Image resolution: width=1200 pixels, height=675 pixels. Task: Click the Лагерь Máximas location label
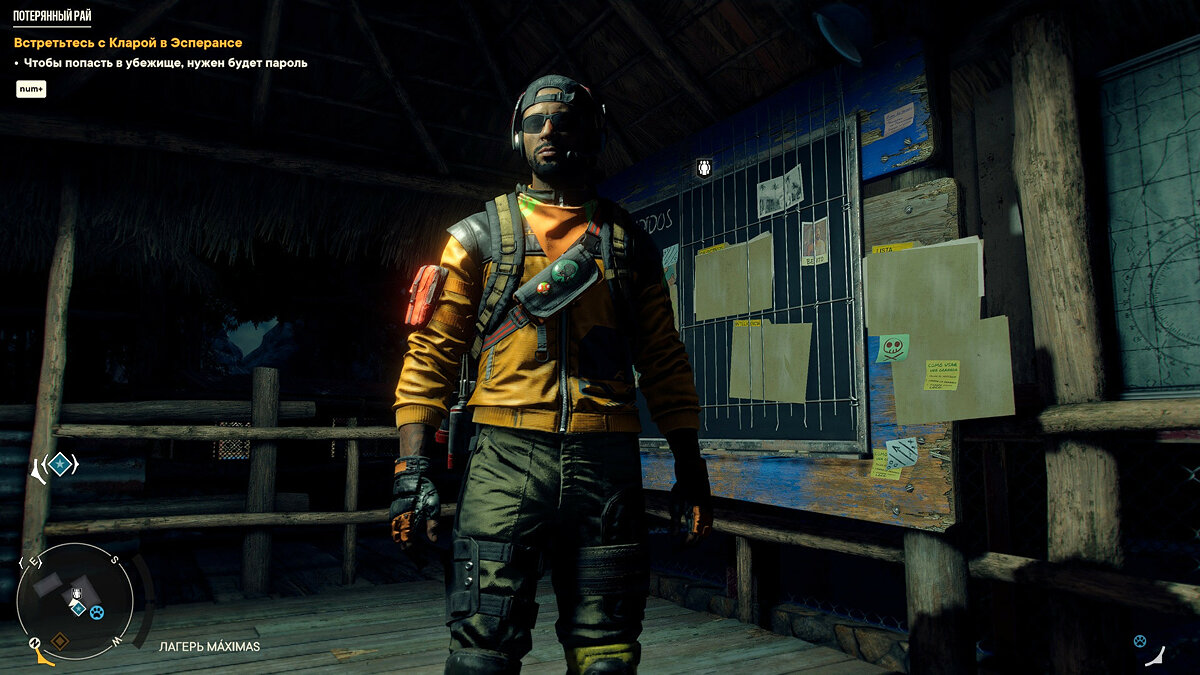pyautogui.click(x=209, y=646)
